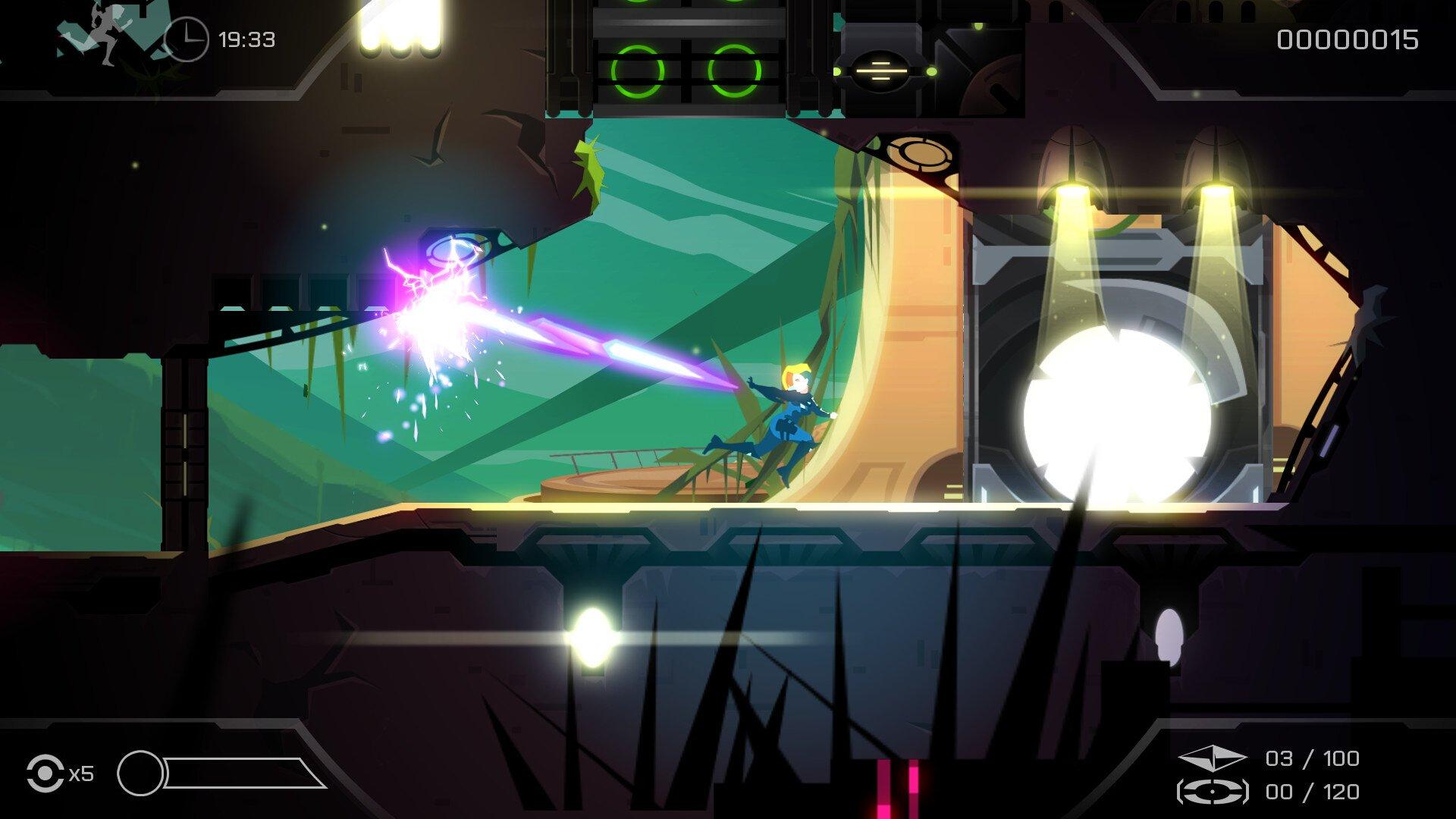Click the gold emblem on the overhead hatch panel

(918, 153)
